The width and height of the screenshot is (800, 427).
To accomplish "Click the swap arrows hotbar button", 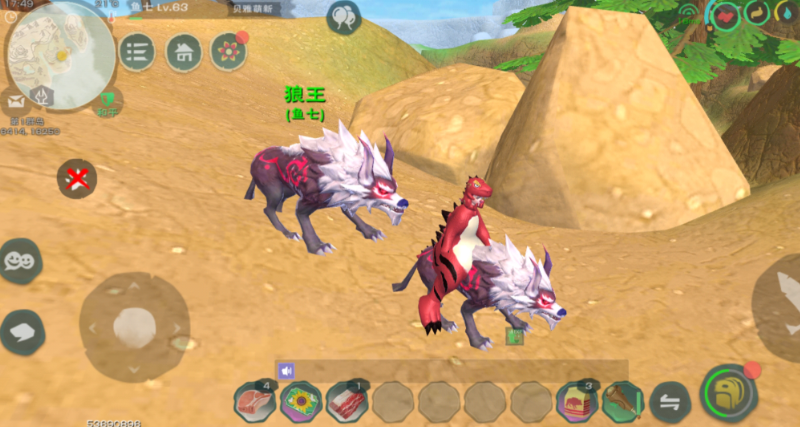I will (x=669, y=402).
